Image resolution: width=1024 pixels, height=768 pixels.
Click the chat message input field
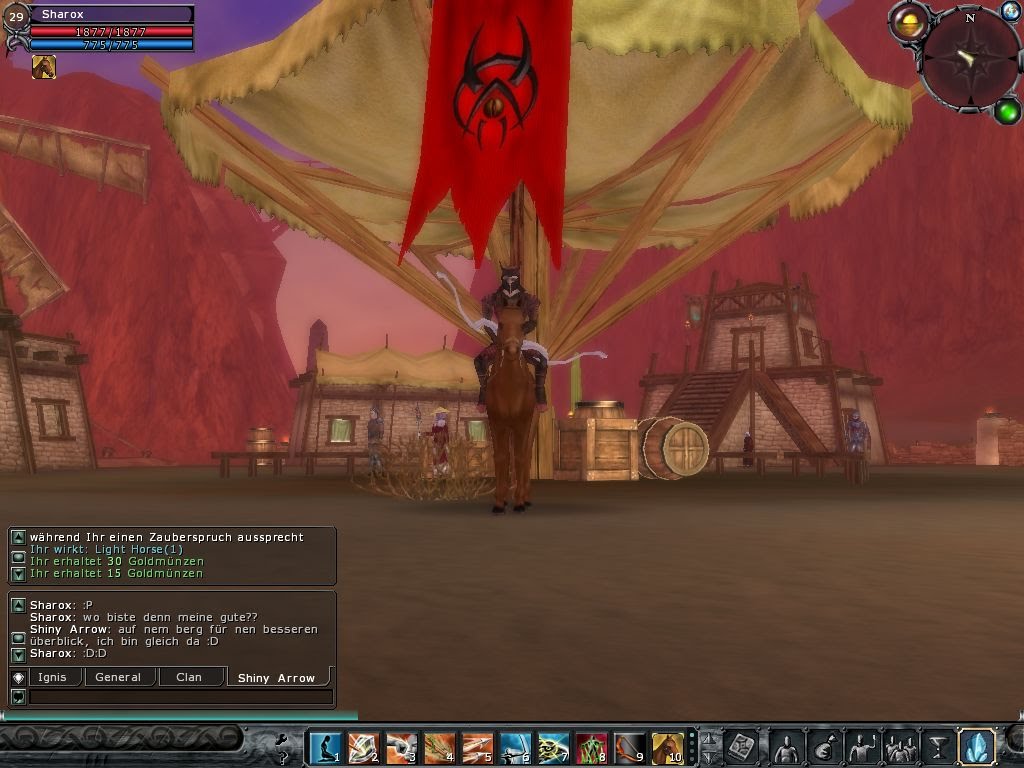tap(180, 697)
